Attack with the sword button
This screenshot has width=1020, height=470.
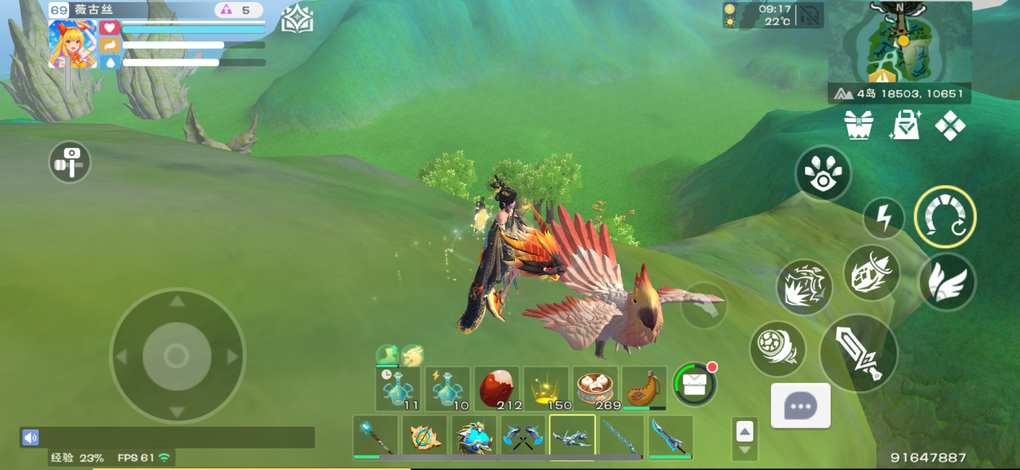point(858,353)
